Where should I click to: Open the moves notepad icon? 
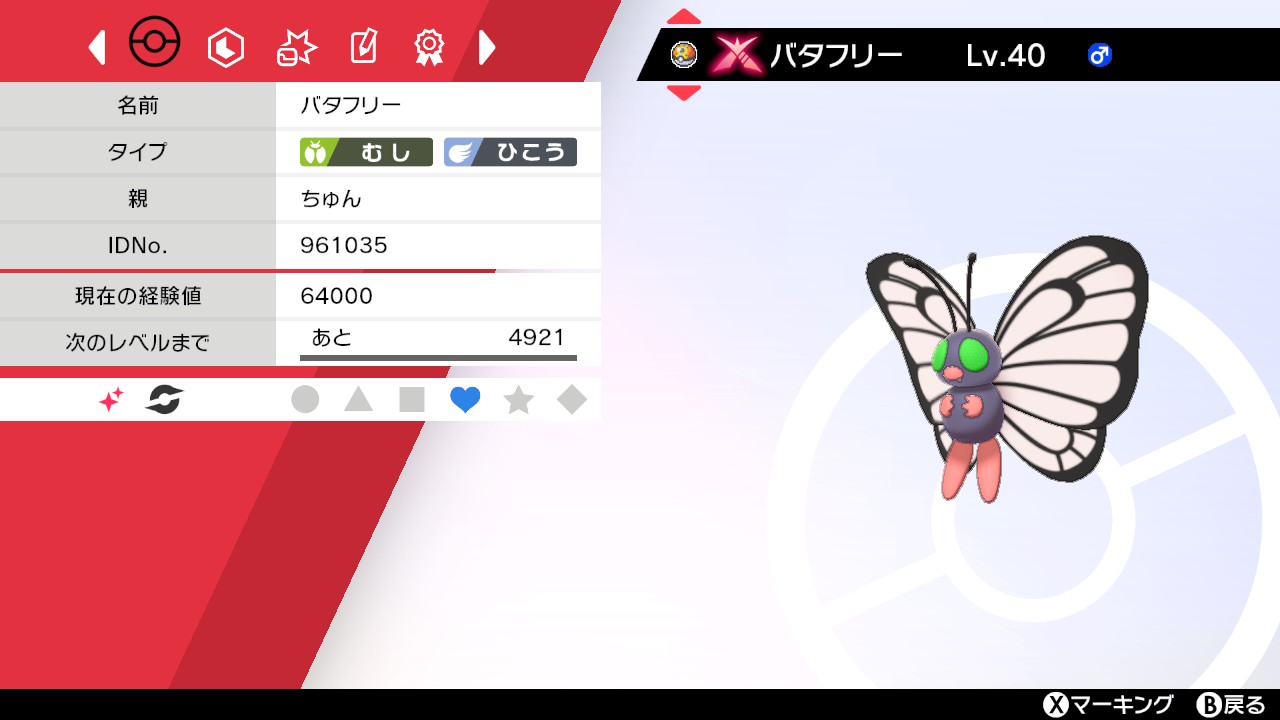click(362, 46)
